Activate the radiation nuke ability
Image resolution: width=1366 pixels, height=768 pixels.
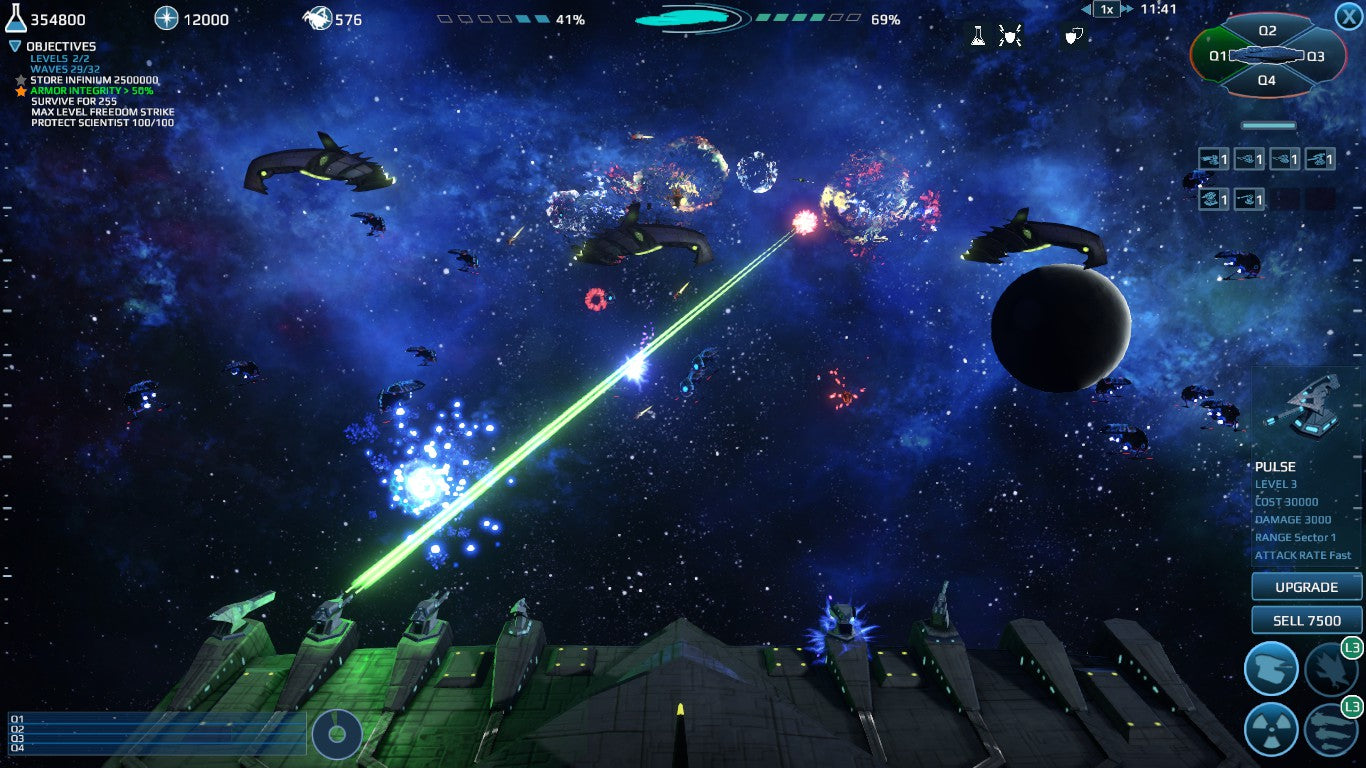pos(1271,729)
